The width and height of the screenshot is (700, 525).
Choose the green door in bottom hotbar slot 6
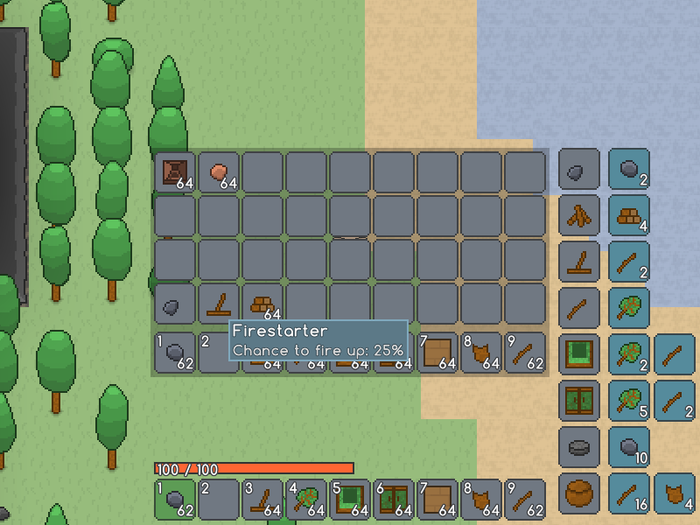click(x=395, y=498)
